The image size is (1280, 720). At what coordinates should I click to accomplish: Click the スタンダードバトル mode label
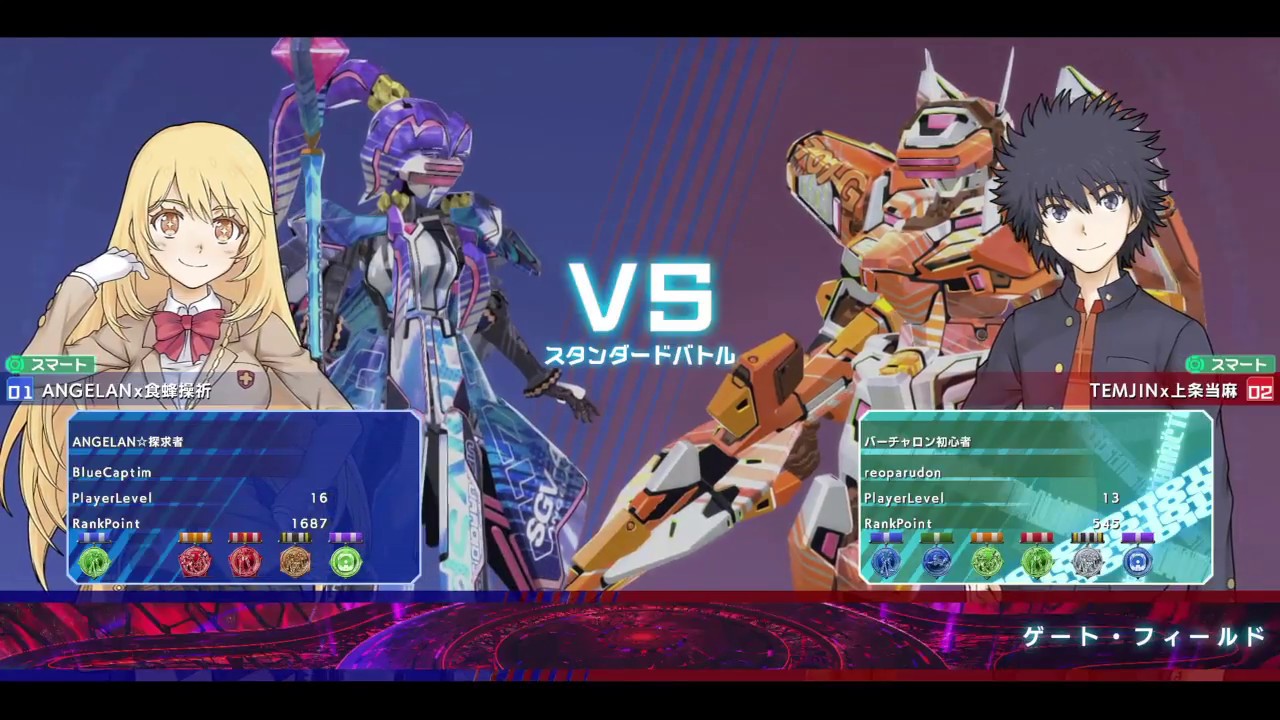click(x=639, y=352)
